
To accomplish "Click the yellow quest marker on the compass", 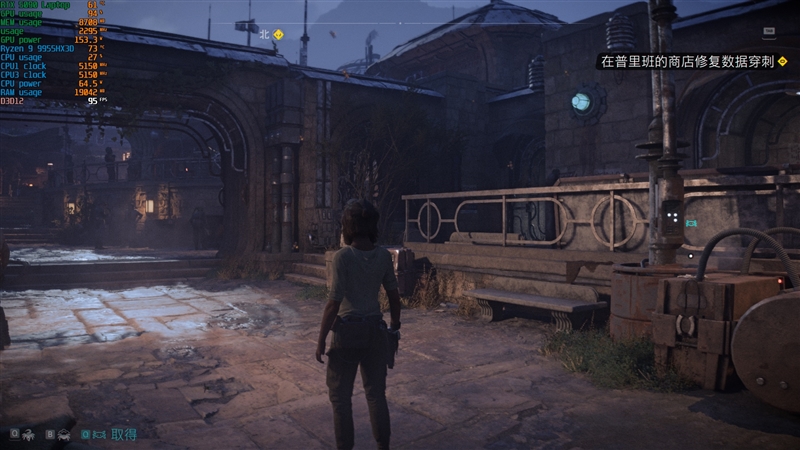I will click(x=279, y=34).
